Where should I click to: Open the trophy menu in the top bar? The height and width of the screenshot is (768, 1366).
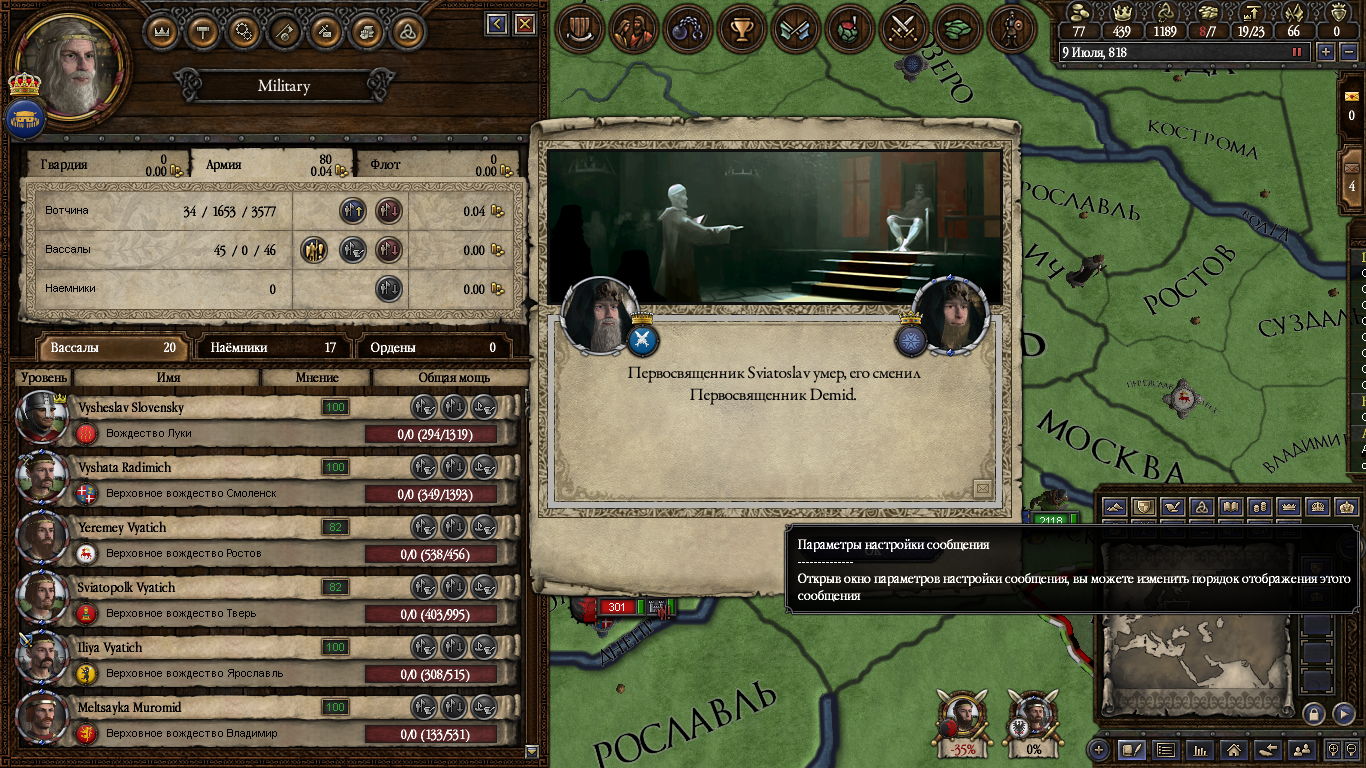point(742,28)
